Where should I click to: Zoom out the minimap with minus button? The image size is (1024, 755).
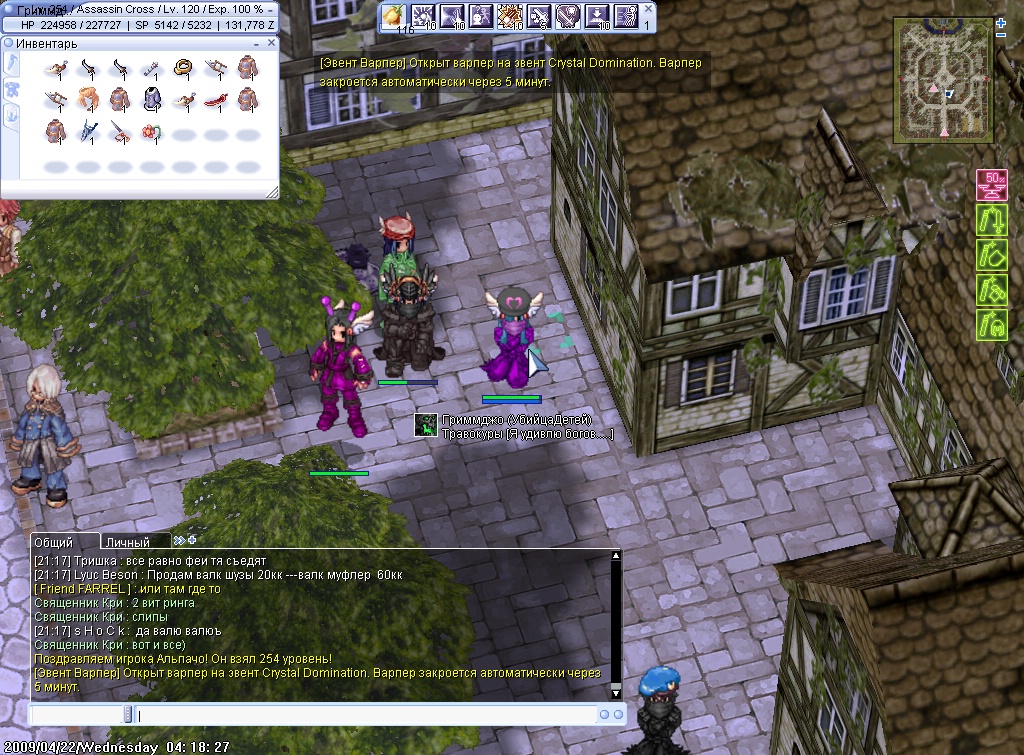point(1001,35)
